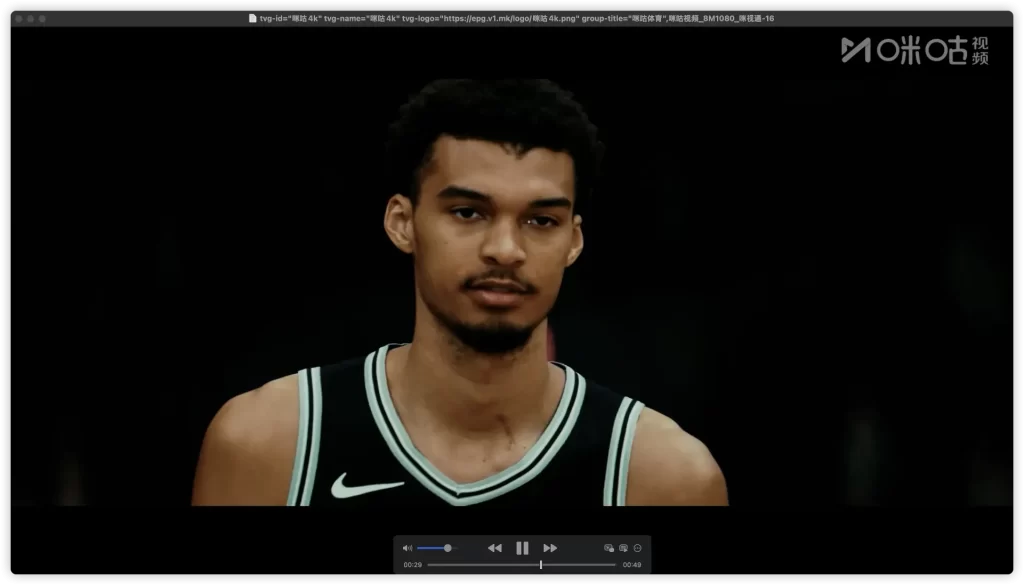This screenshot has width=1024, height=585.
Task: Toggle the picture-in-picture button
Action: click(623, 548)
